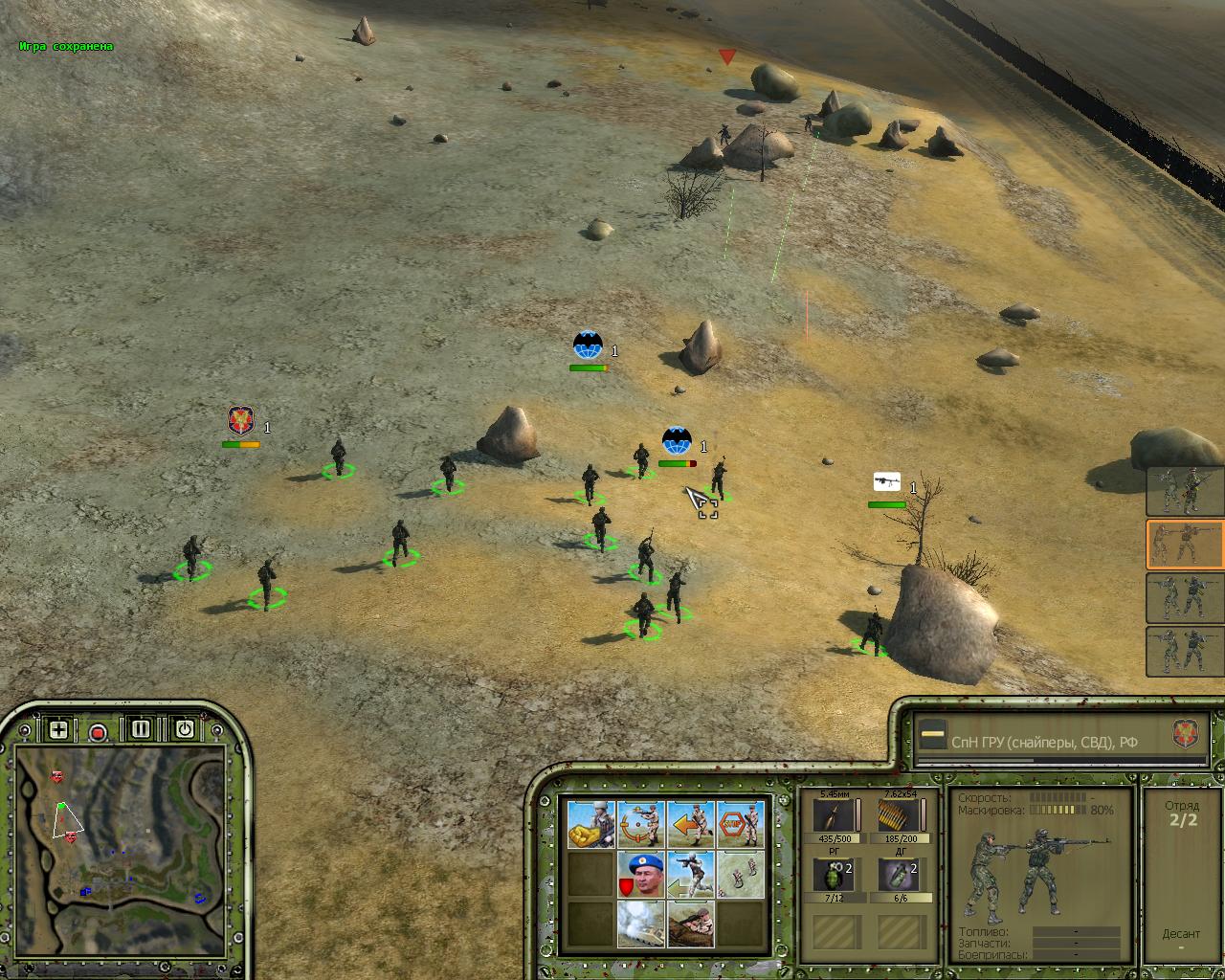Choose the РГ frag grenade slot
Screen dimensions: 1225x980
835,876
